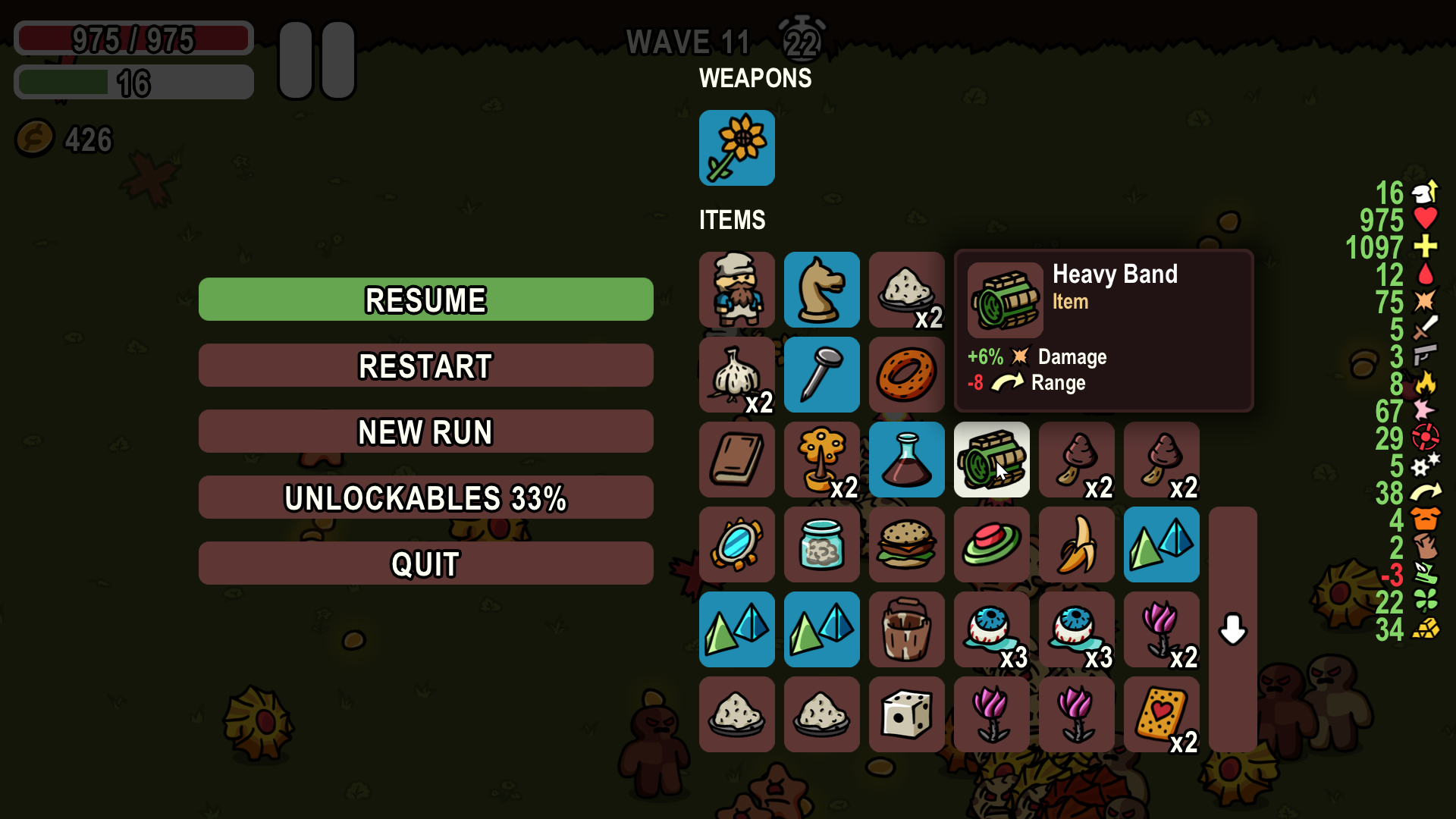Screen dimensions: 1456x819
Task: Select the sunflower weapon slot
Action: [x=736, y=148]
